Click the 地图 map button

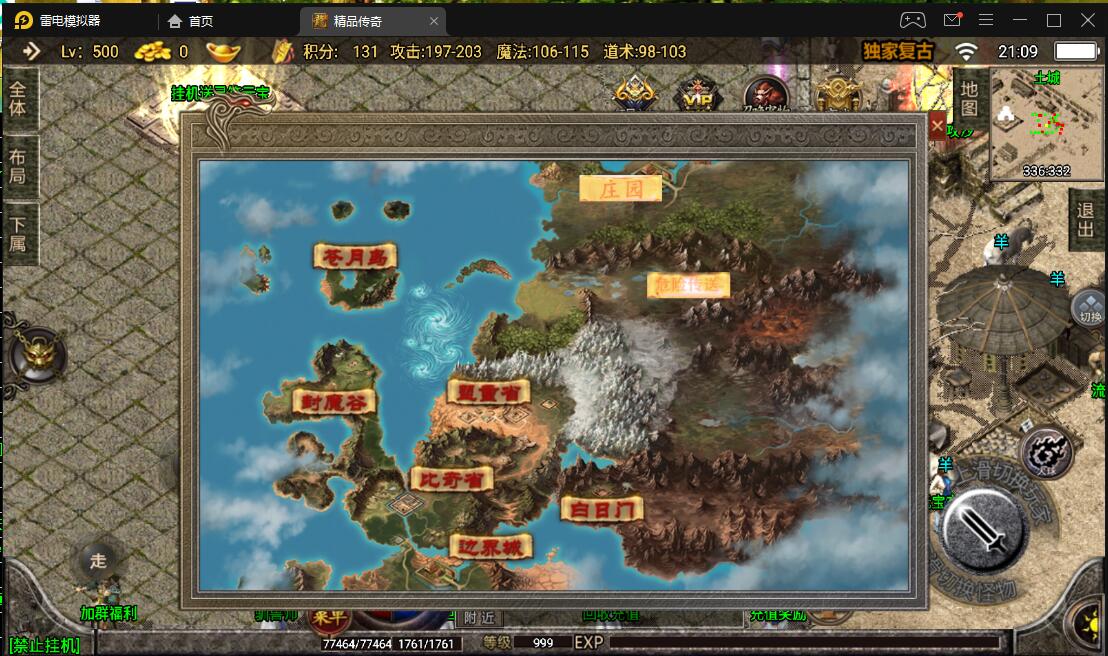tap(968, 98)
